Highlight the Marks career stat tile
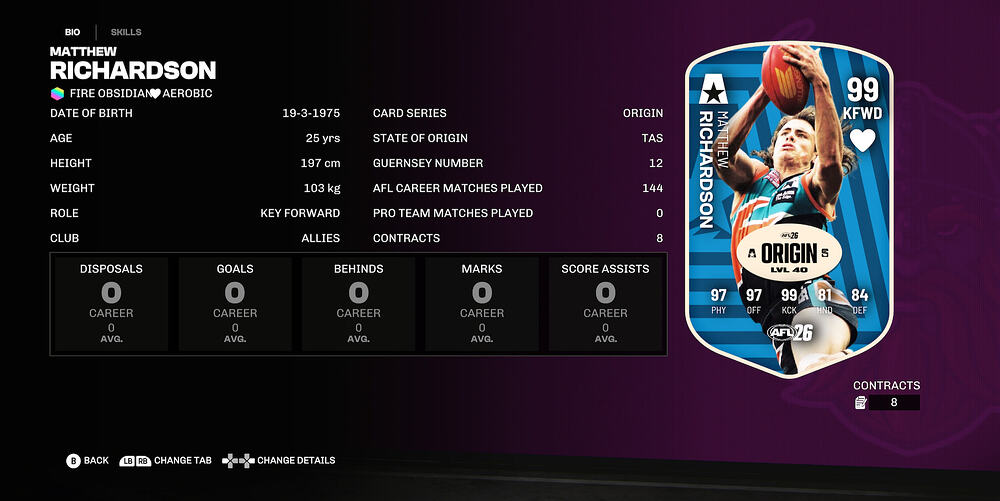The width and height of the screenshot is (1000, 501). (x=482, y=304)
